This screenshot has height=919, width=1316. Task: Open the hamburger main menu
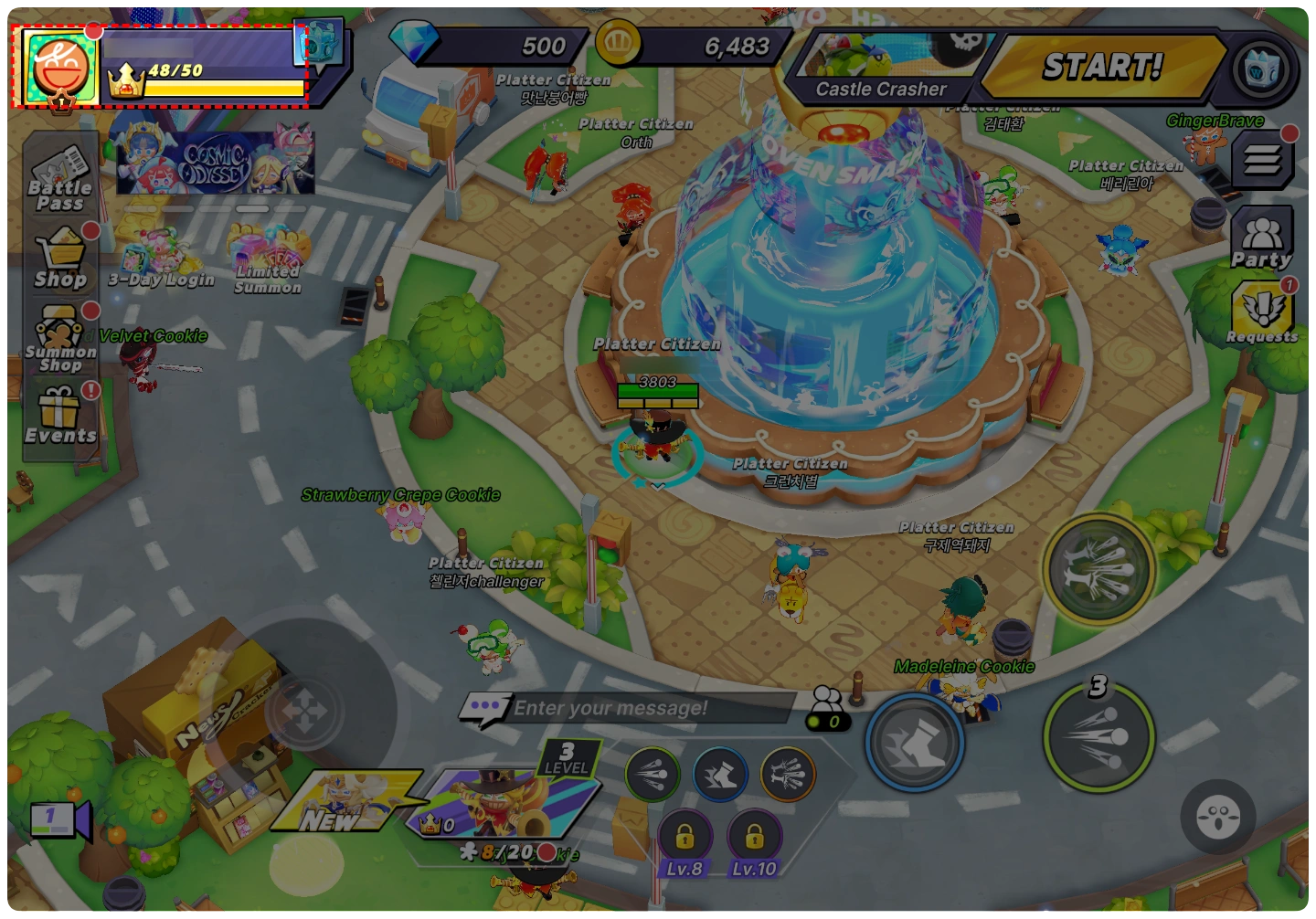pos(1261,162)
